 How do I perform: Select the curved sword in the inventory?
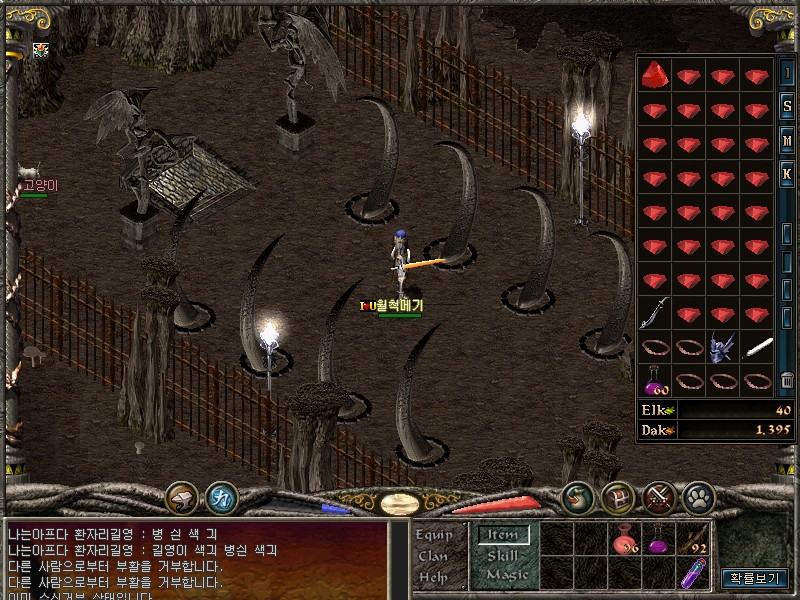655,313
